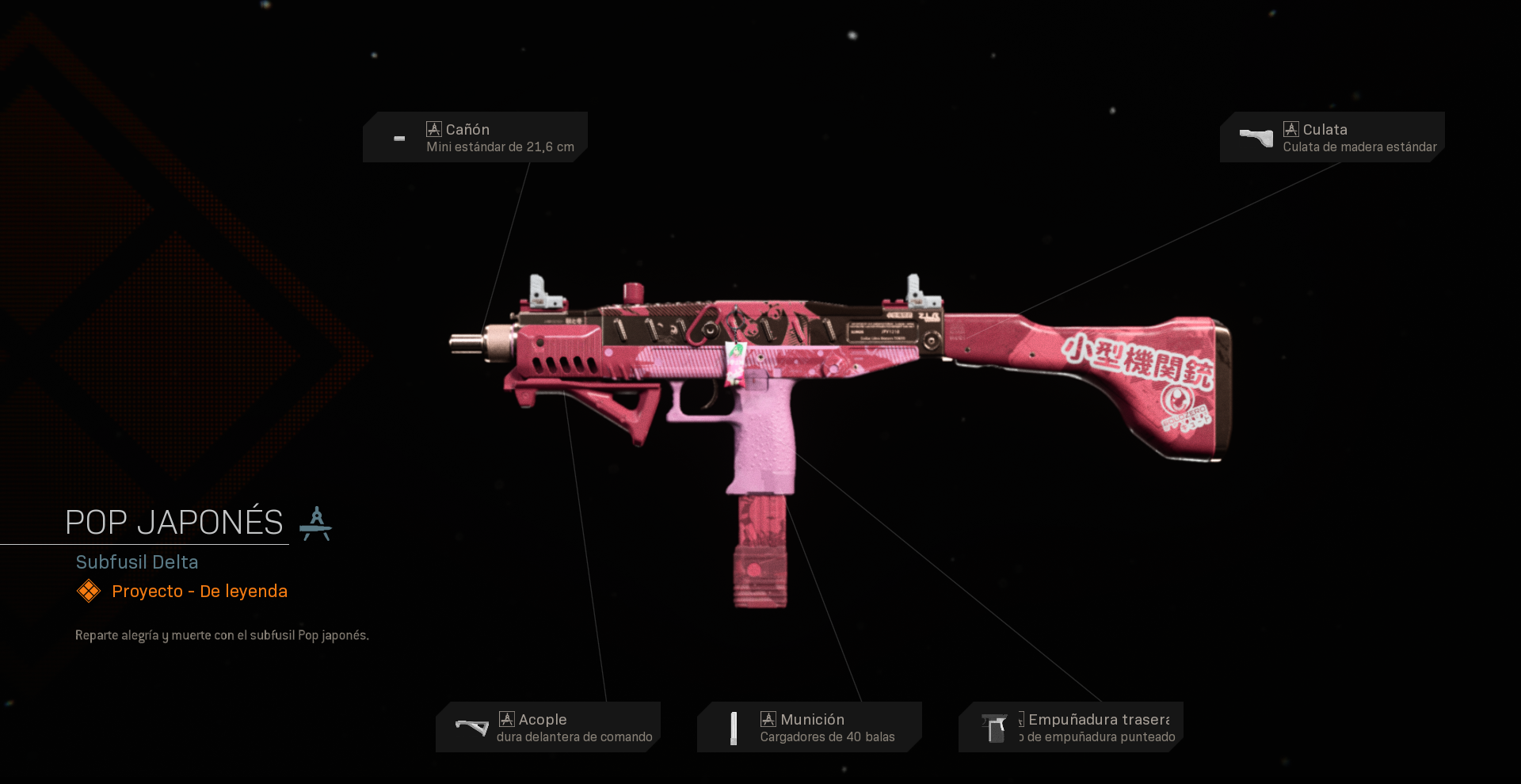Expand the Munición attachment details
The height and width of the screenshot is (784, 1521).
(x=809, y=726)
